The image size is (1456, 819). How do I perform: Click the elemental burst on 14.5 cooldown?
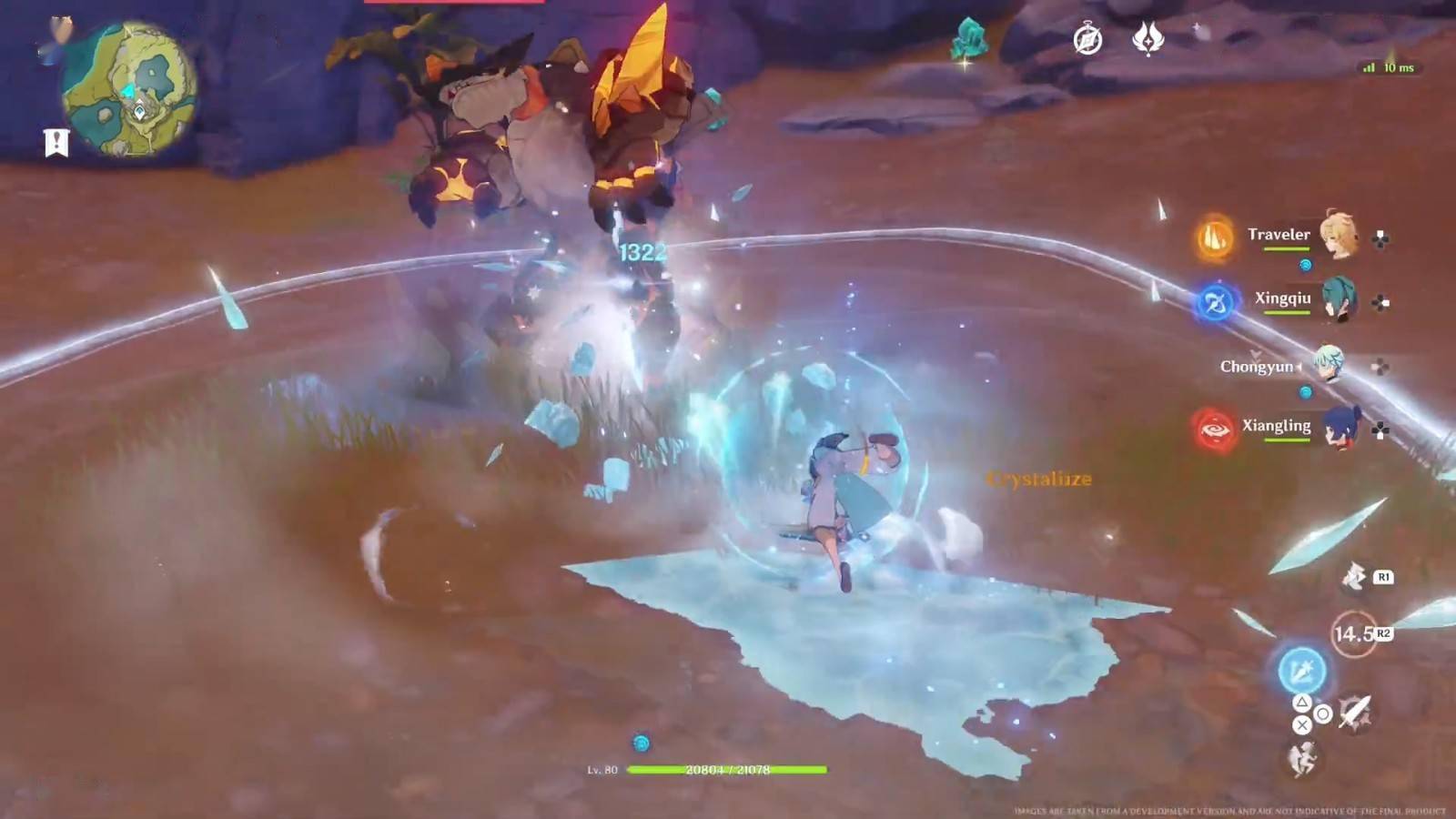(x=1353, y=633)
